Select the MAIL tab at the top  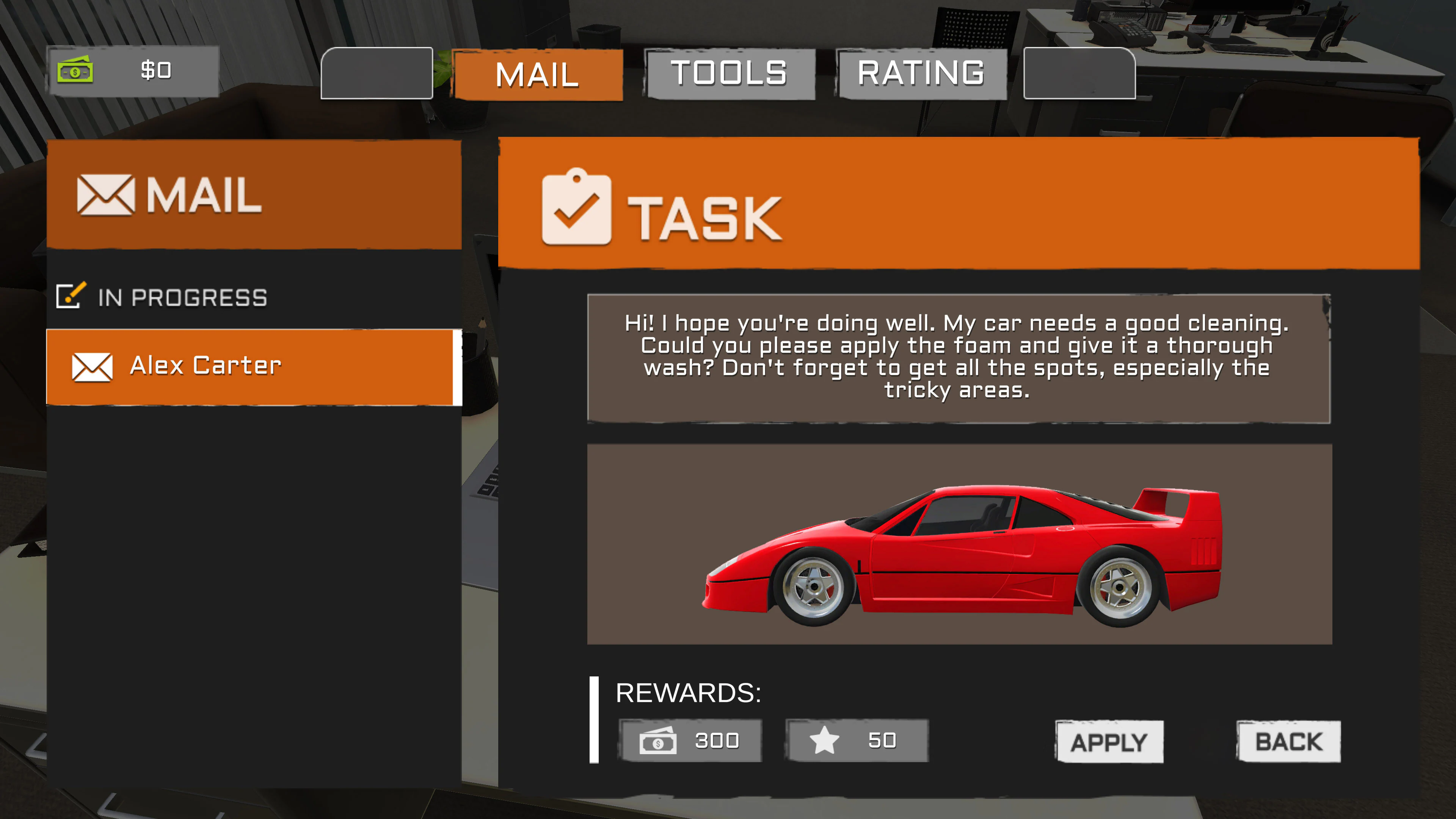click(537, 74)
